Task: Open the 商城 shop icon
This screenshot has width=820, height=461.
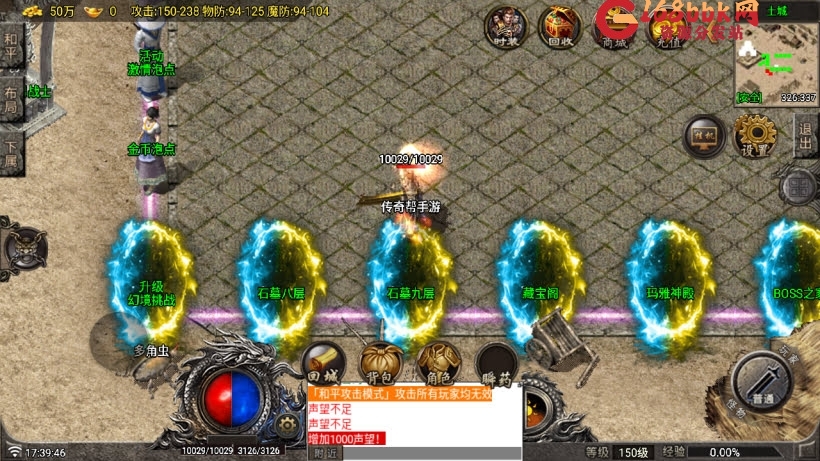Action: coord(612,27)
